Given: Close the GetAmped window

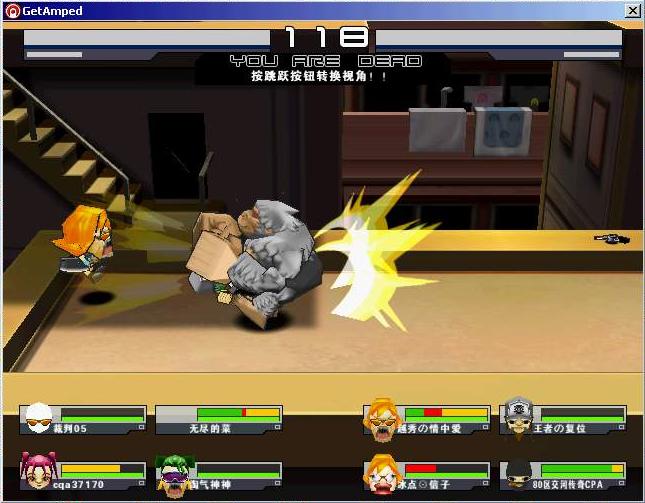Looking at the screenshot, I should [x=632, y=10].
